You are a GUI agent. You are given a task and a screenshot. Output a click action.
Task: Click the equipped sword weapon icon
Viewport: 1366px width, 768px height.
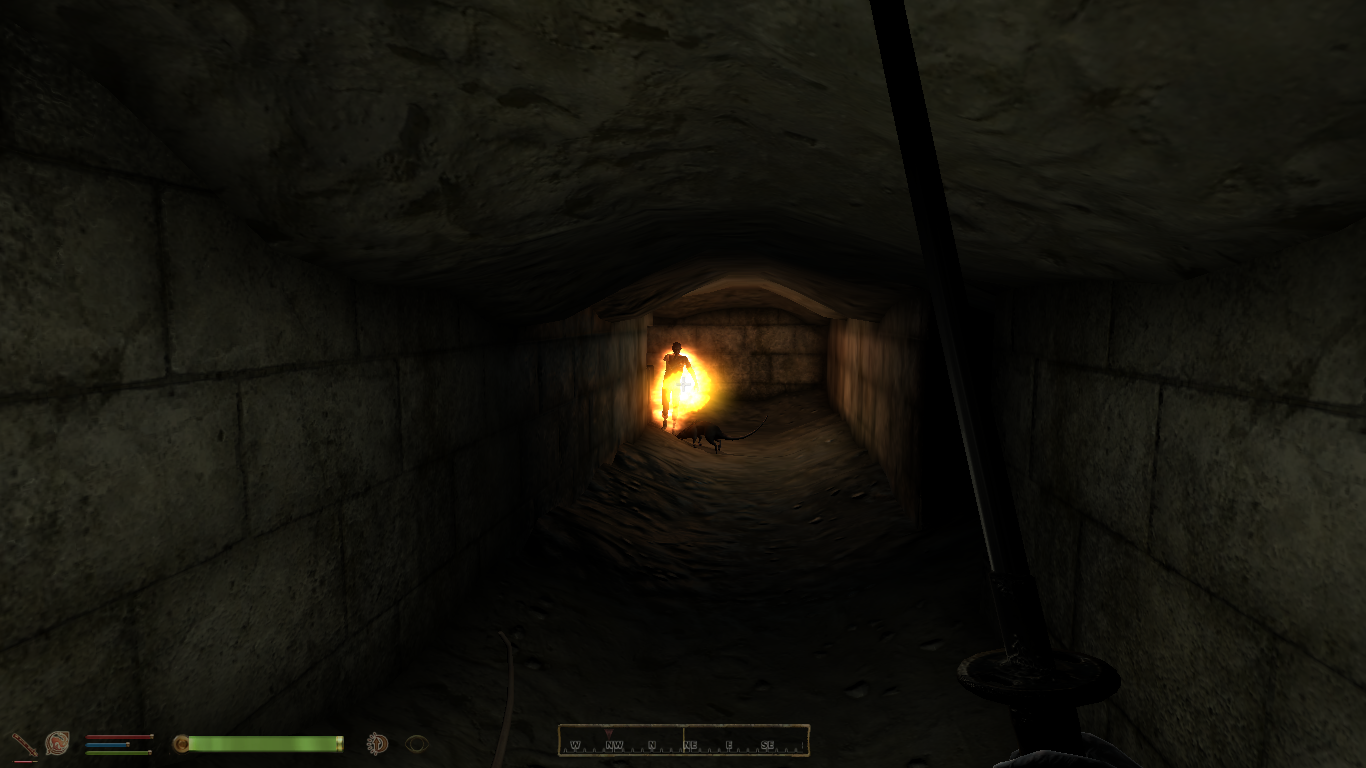(x=24, y=744)
